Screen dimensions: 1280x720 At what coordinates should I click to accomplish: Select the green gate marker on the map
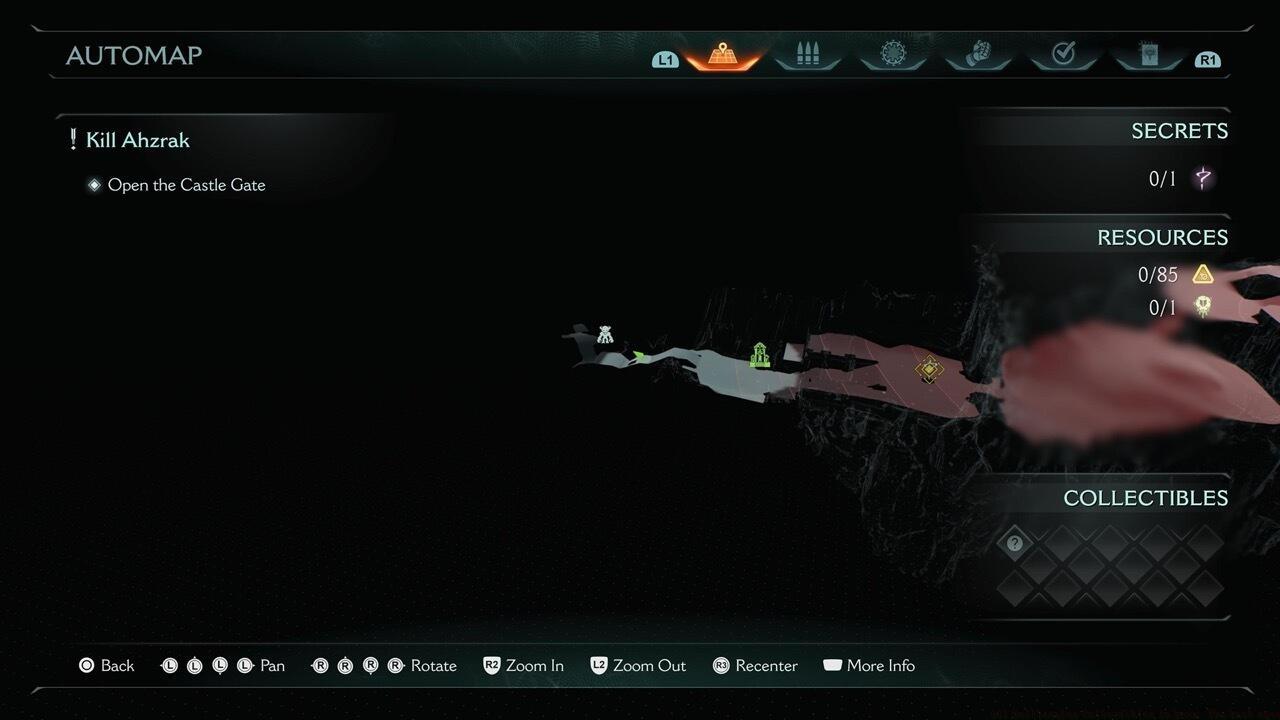click(760, 354)
